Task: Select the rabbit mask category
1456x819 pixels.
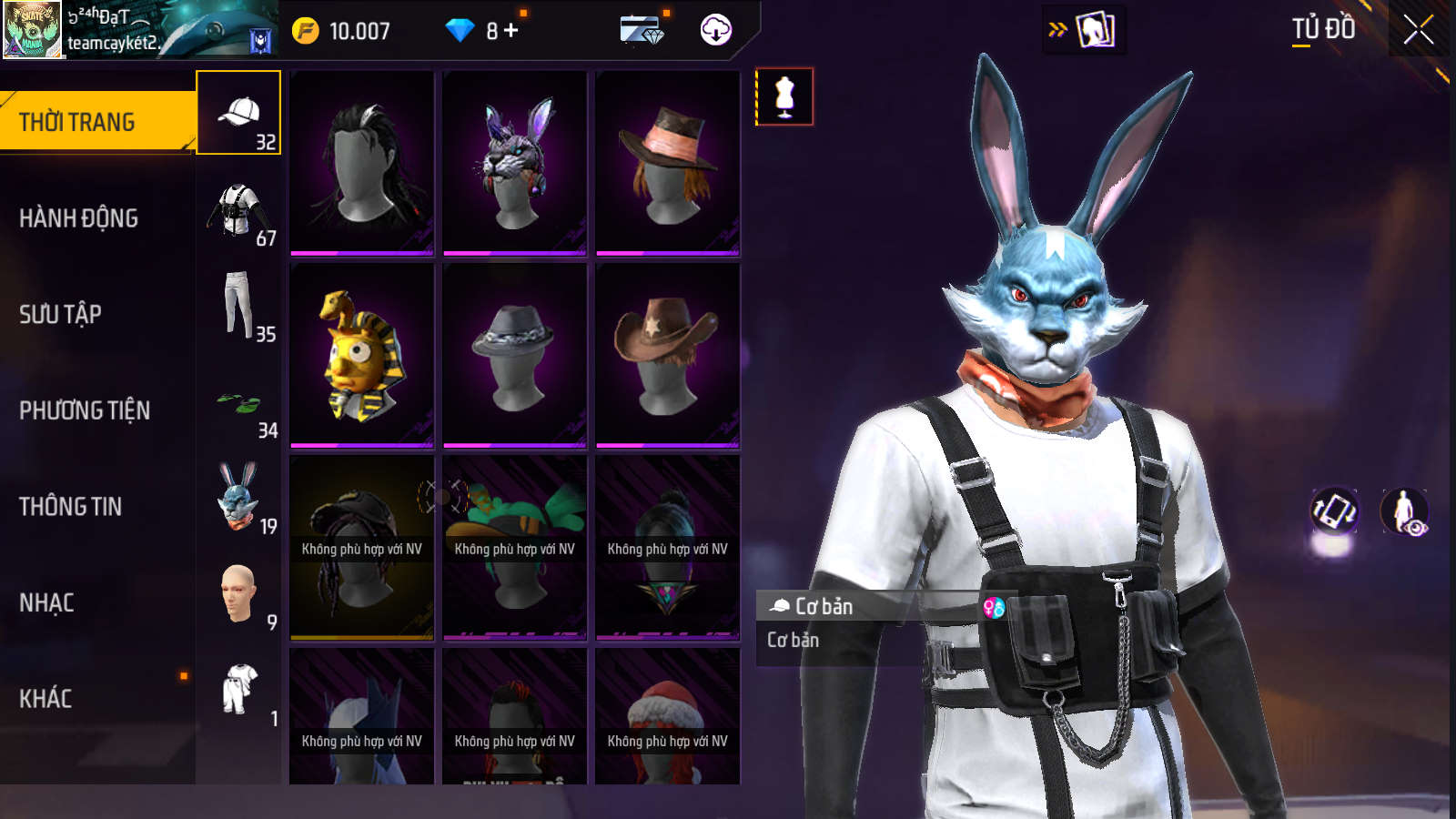Action: pos(238,498)
